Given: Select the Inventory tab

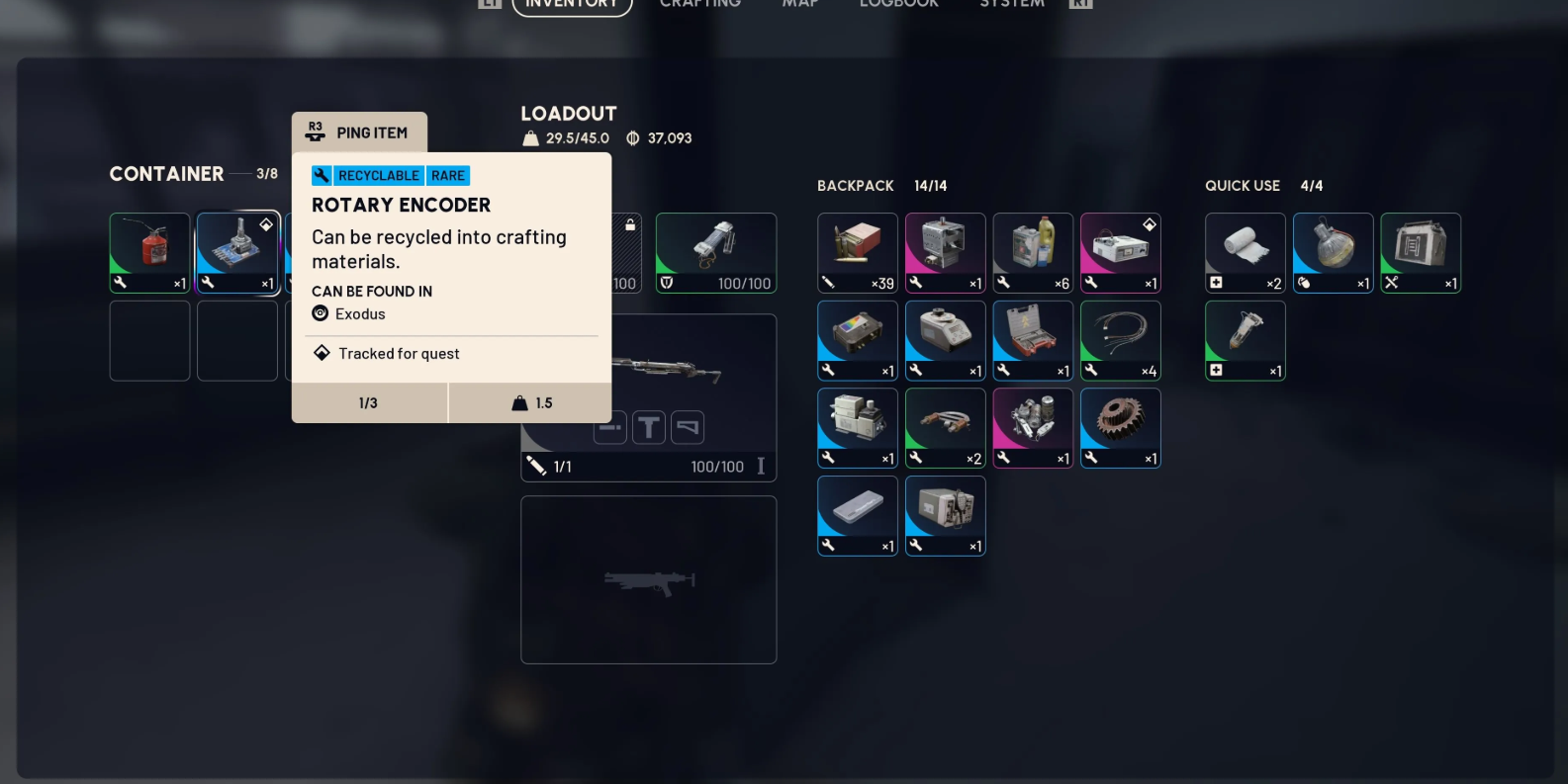Looking at the screenshot, I should click(x=572, y=5).
